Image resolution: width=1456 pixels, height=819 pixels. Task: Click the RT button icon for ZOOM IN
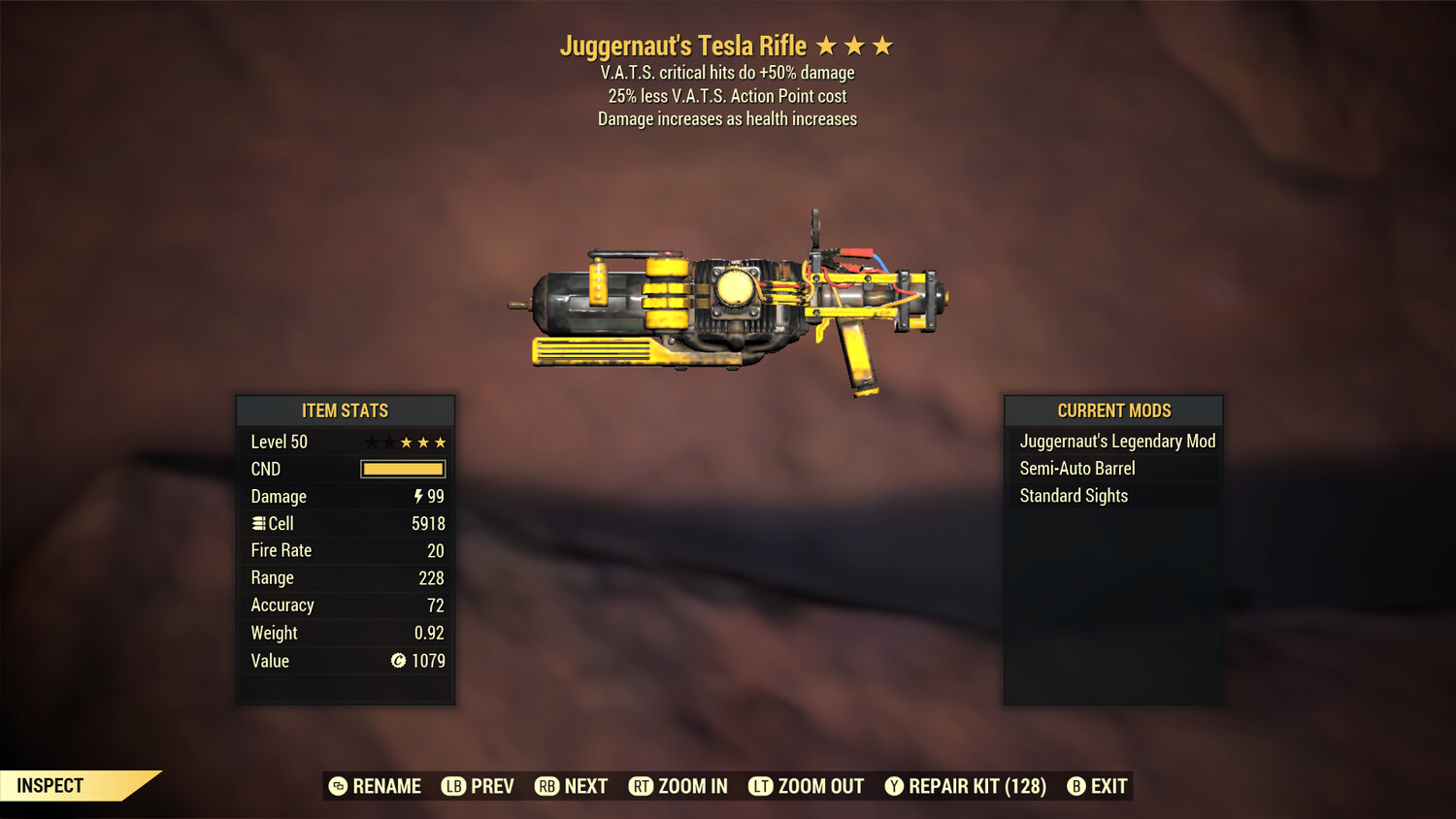coord(642,786)
